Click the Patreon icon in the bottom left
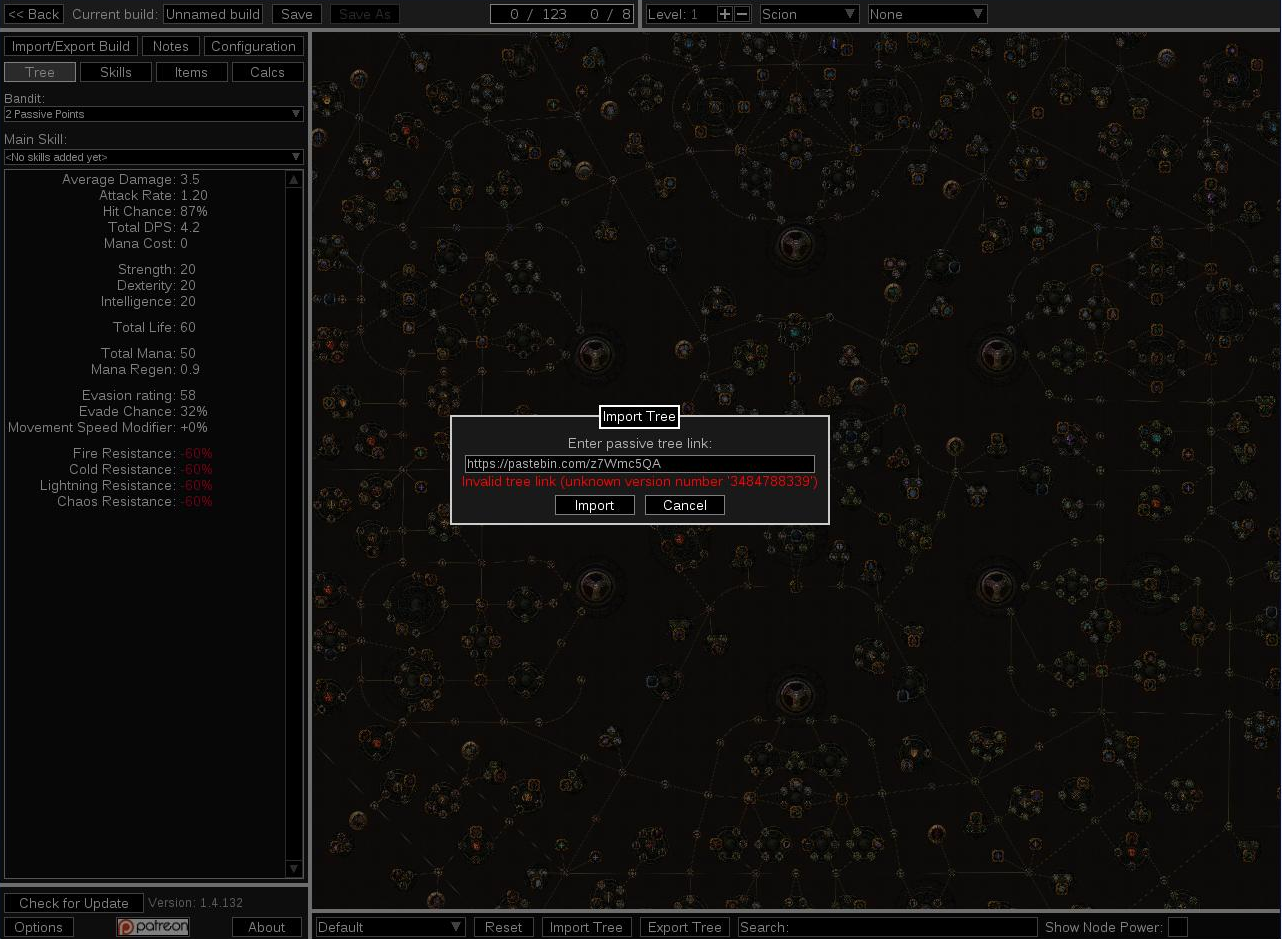Viewport: 1282px width, 939px height. coord(152,927)
